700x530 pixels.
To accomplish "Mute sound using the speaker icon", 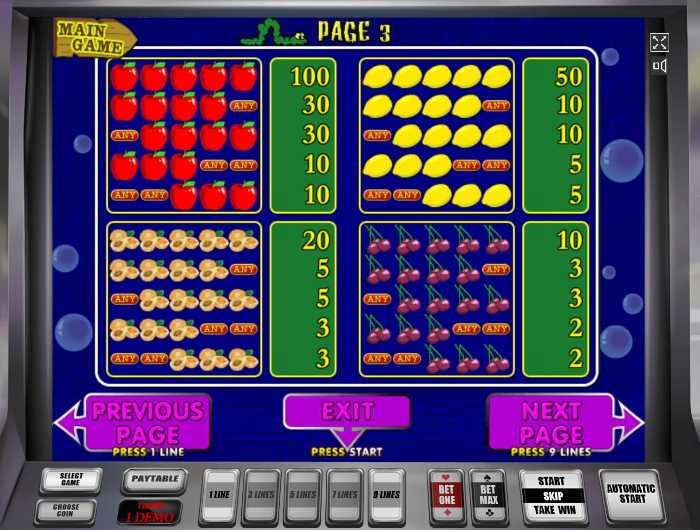I will pyautogui.click(x=659, y=66).
